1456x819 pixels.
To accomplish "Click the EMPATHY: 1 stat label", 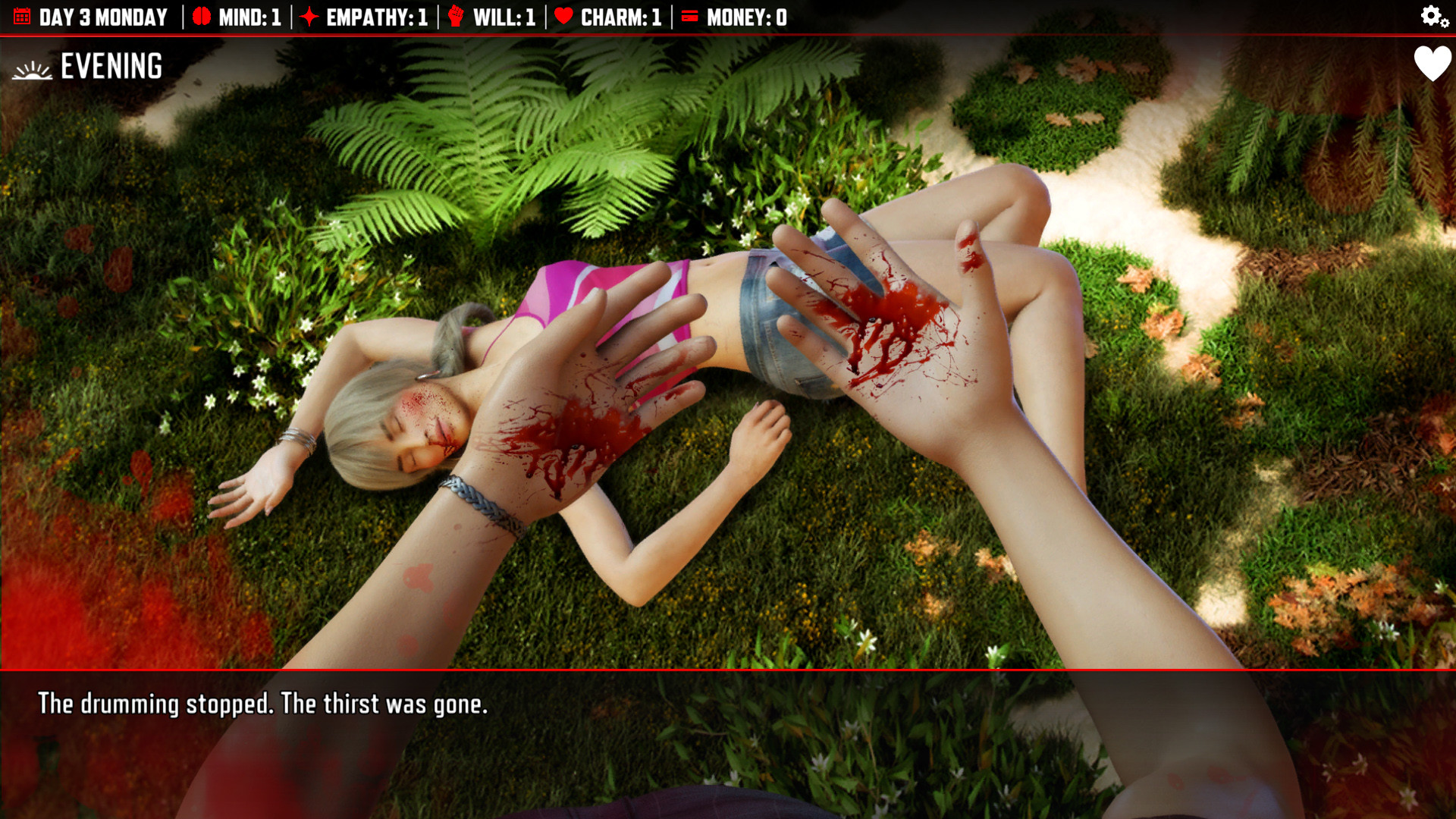I will pos(375,16).
